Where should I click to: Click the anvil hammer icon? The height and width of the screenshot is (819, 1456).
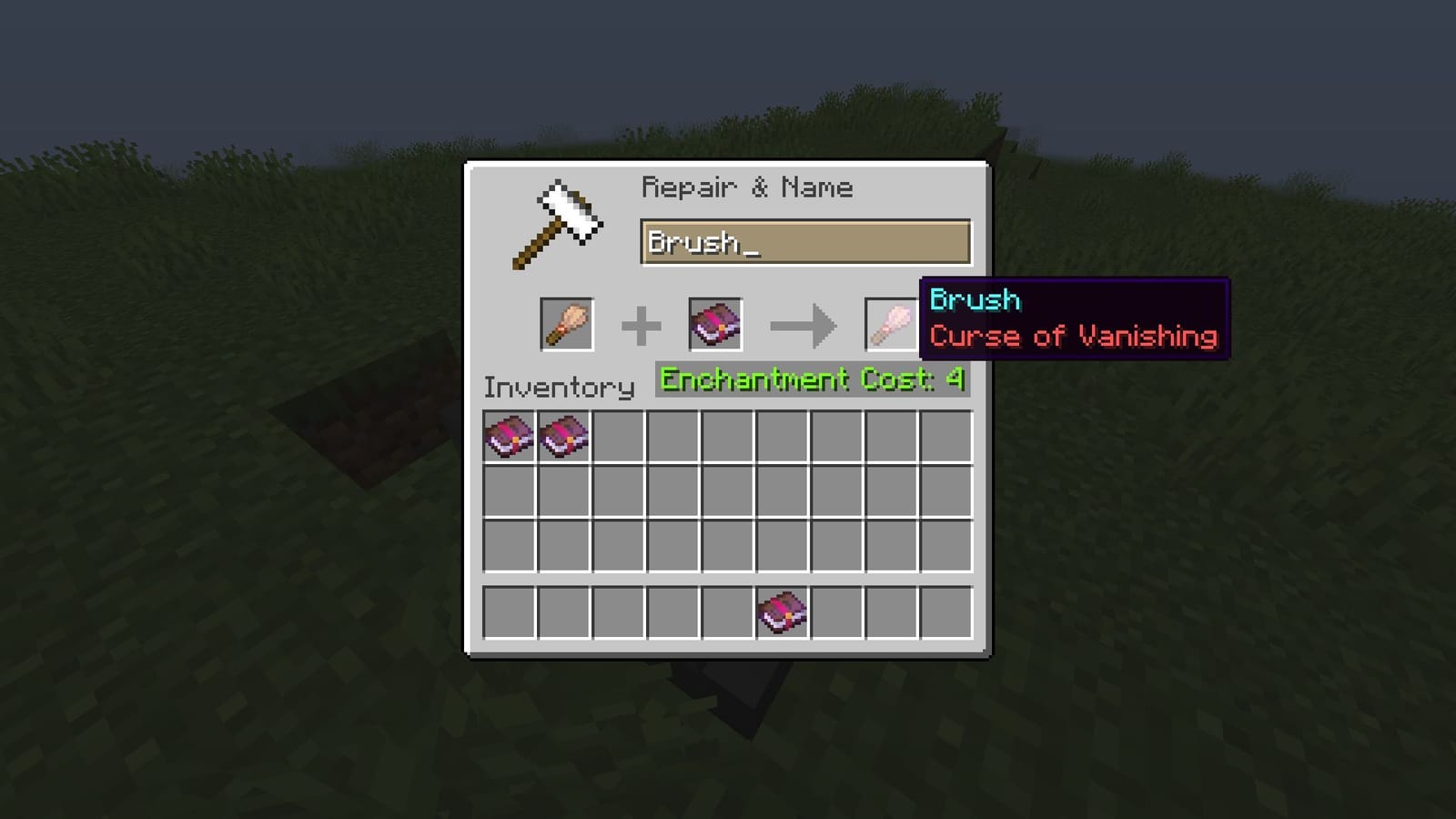tap(559, 221)
